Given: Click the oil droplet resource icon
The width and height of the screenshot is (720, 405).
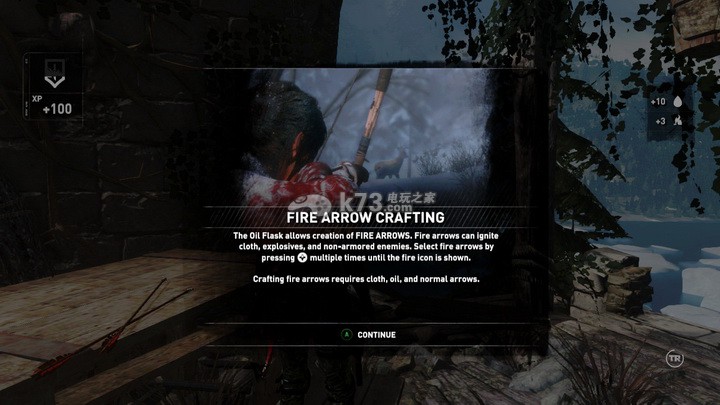Looking at the screenshot, I should point(678,102).
